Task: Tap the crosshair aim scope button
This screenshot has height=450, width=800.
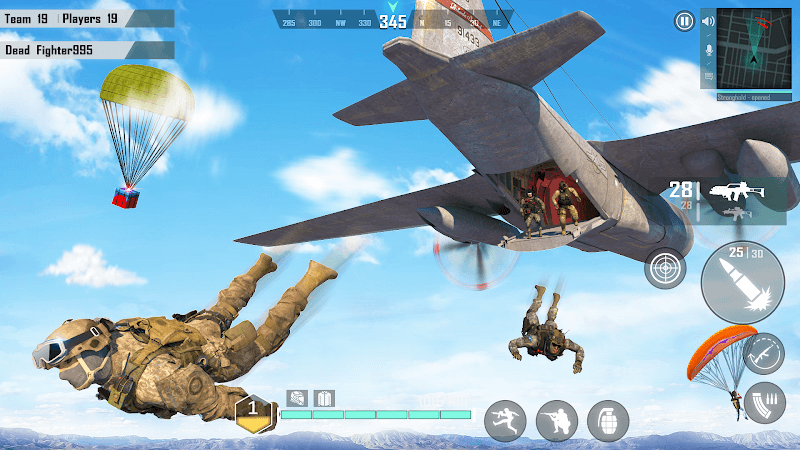Action: [x=665, y=268]
